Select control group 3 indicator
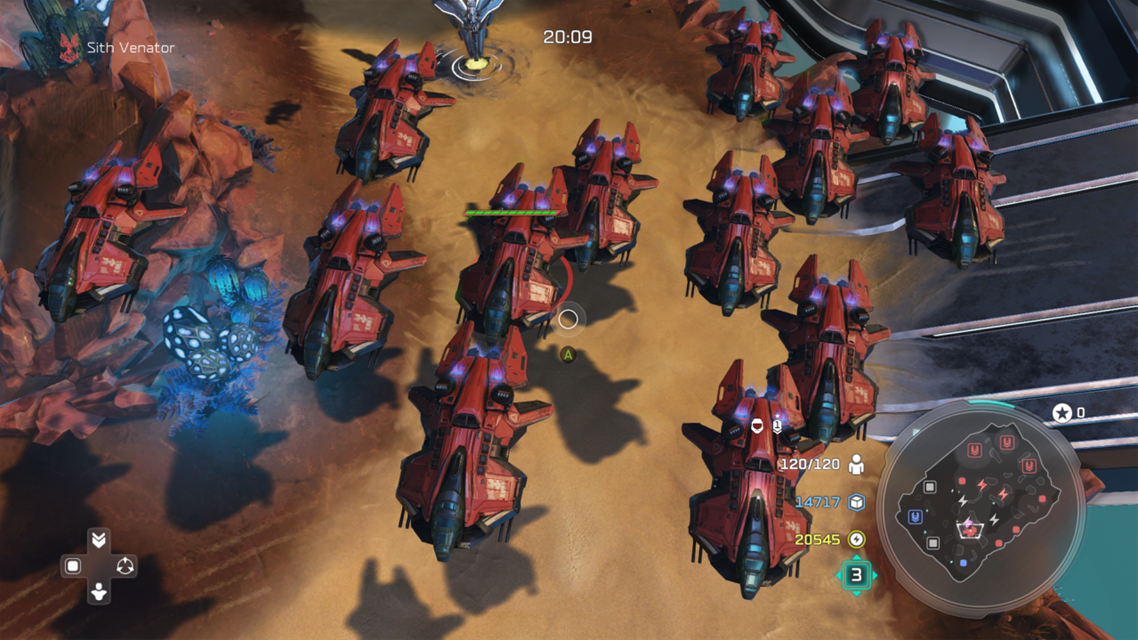The image size is (1138, 640). [x=856, y=575]
